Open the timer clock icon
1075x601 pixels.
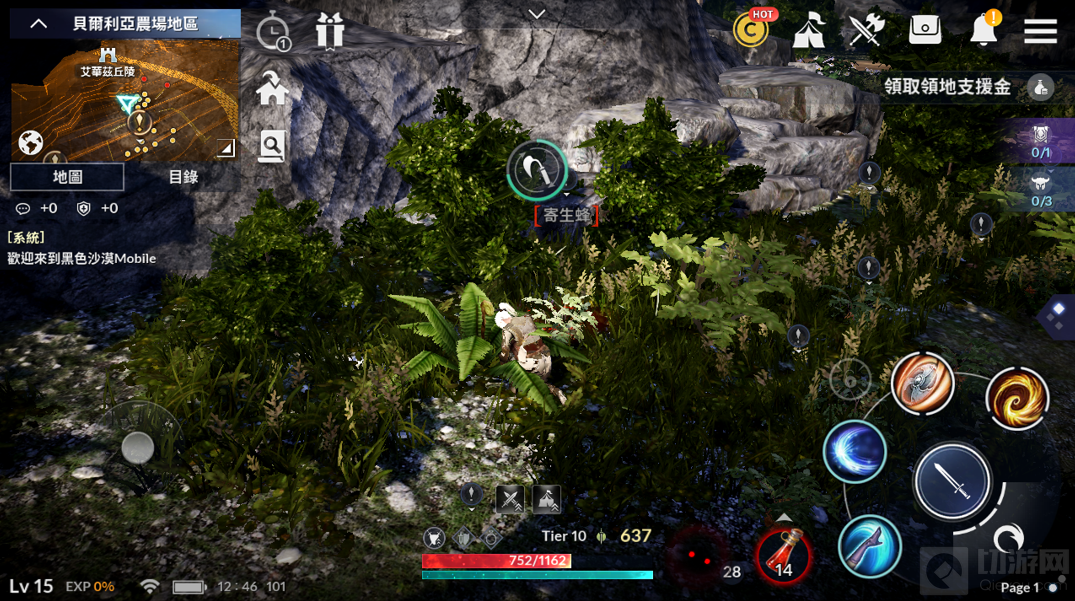[x=273, y=33]
